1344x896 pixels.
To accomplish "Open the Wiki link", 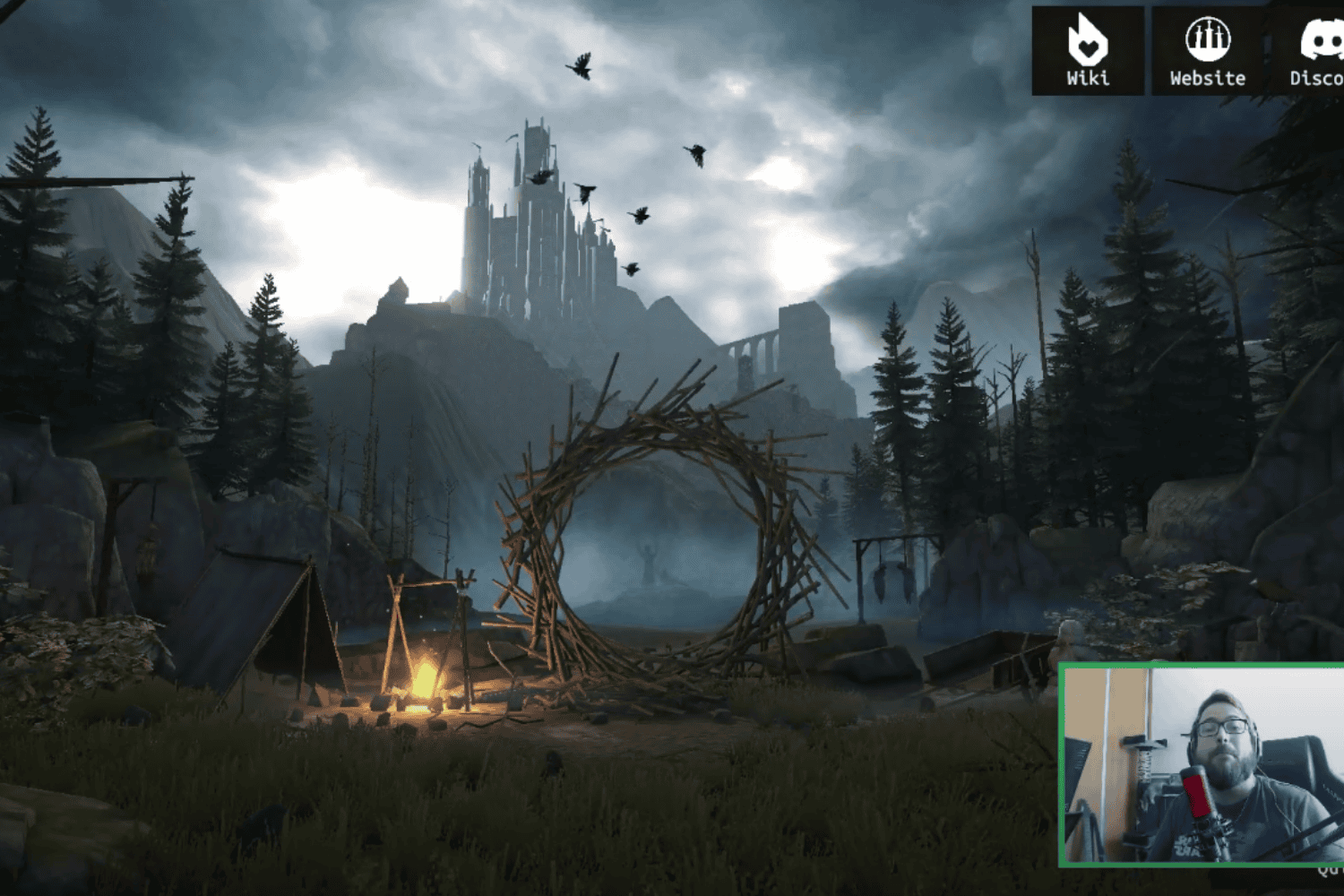I will pos(1088,51).
